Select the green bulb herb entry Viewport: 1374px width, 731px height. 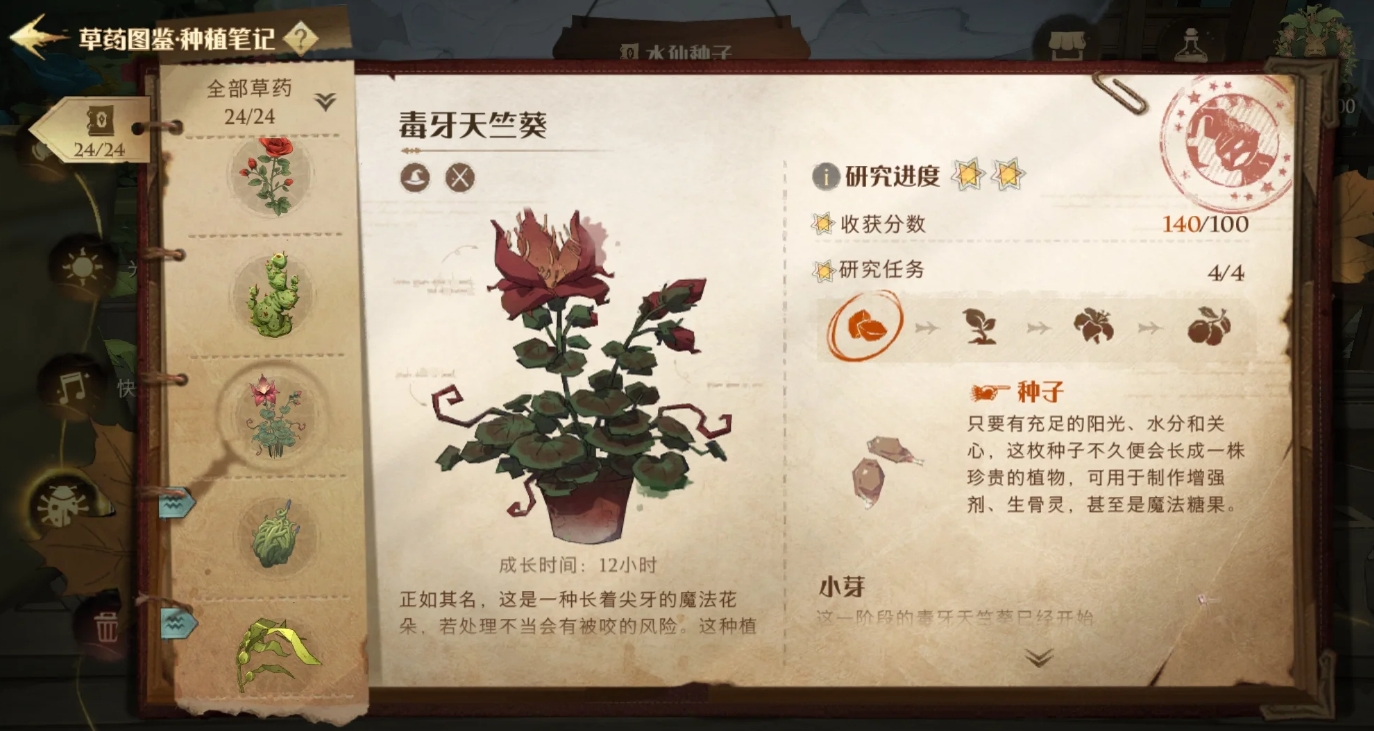click(x=273, y=535)
